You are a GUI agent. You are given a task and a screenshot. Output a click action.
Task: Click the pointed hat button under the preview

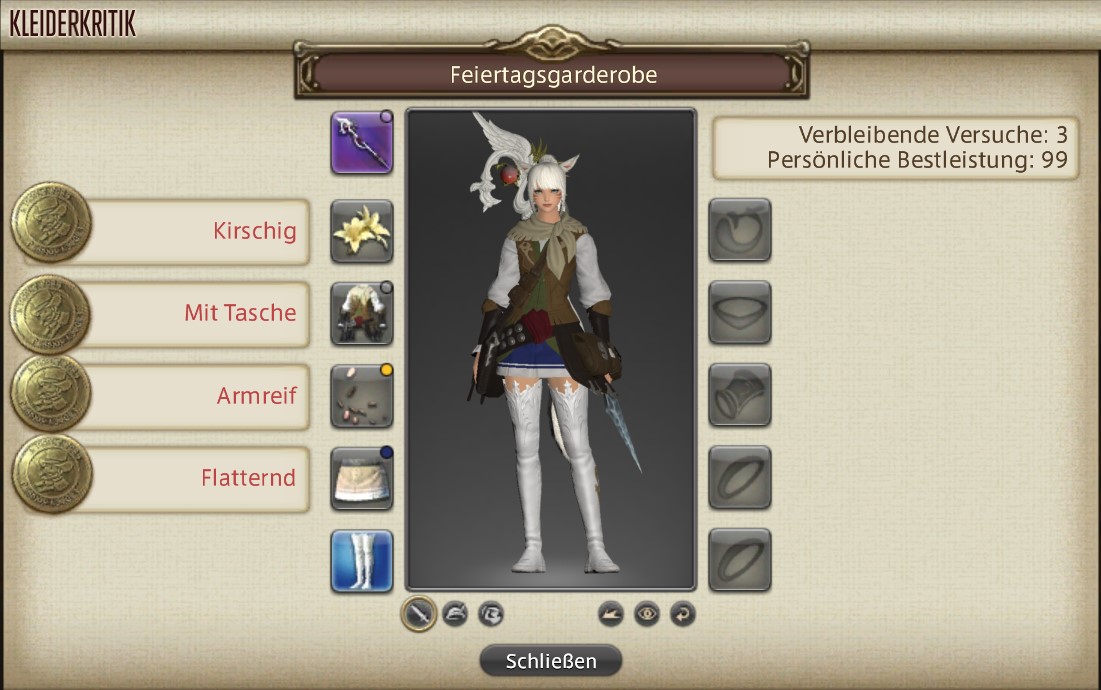(x=611, y=613)
